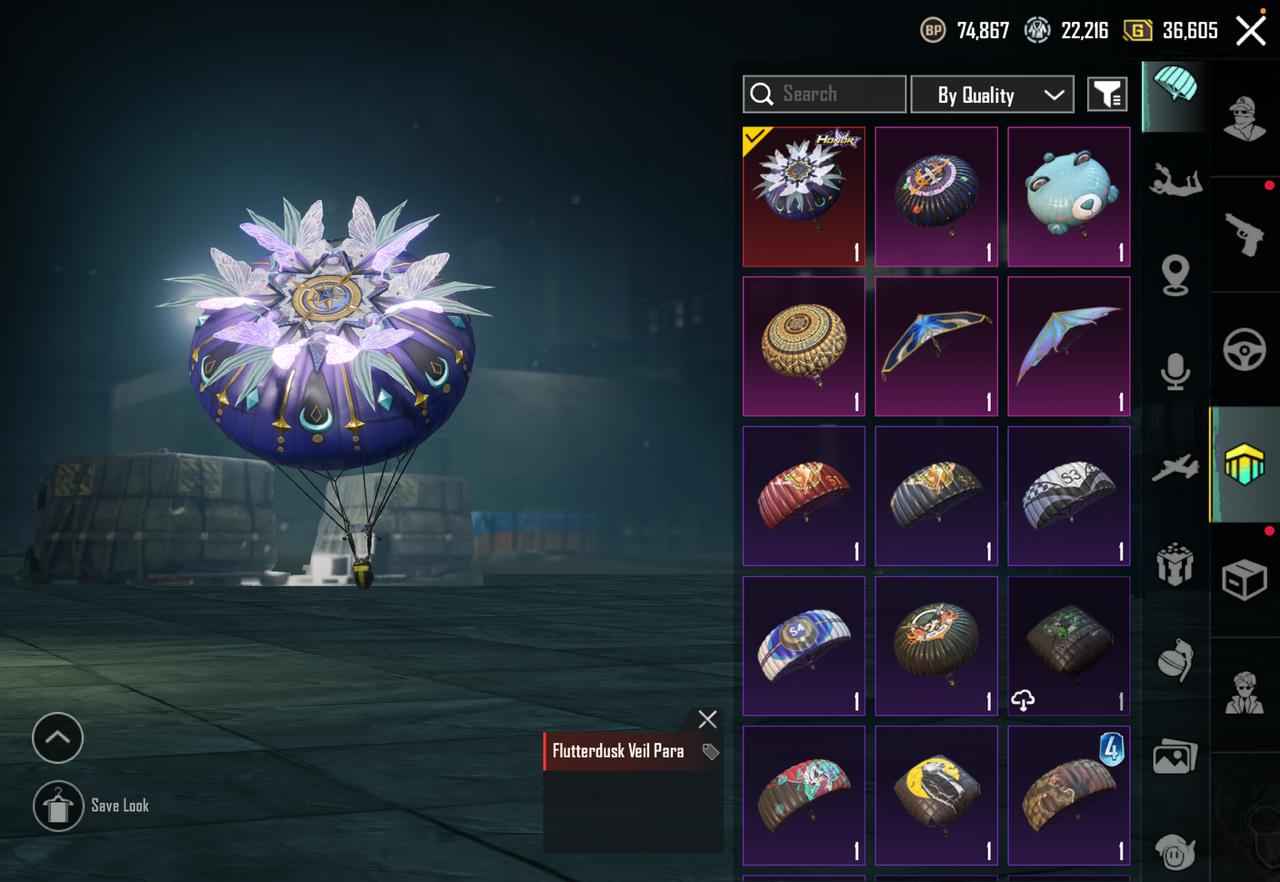Screen dimensions: 1280x882
Task: Save the current look
Action: (x=58, y=806)
